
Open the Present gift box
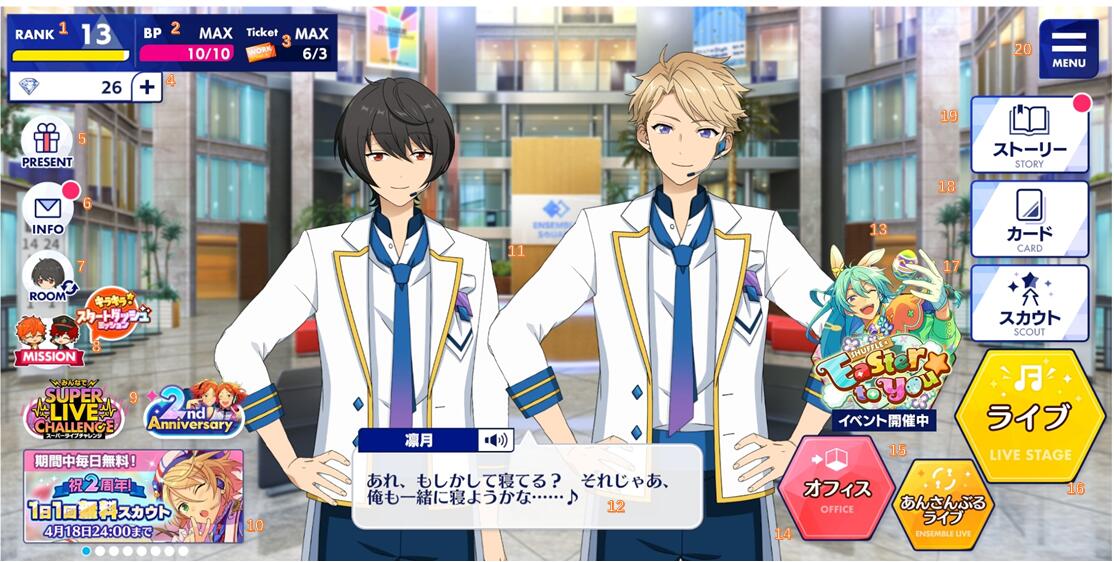coord(47,143)
